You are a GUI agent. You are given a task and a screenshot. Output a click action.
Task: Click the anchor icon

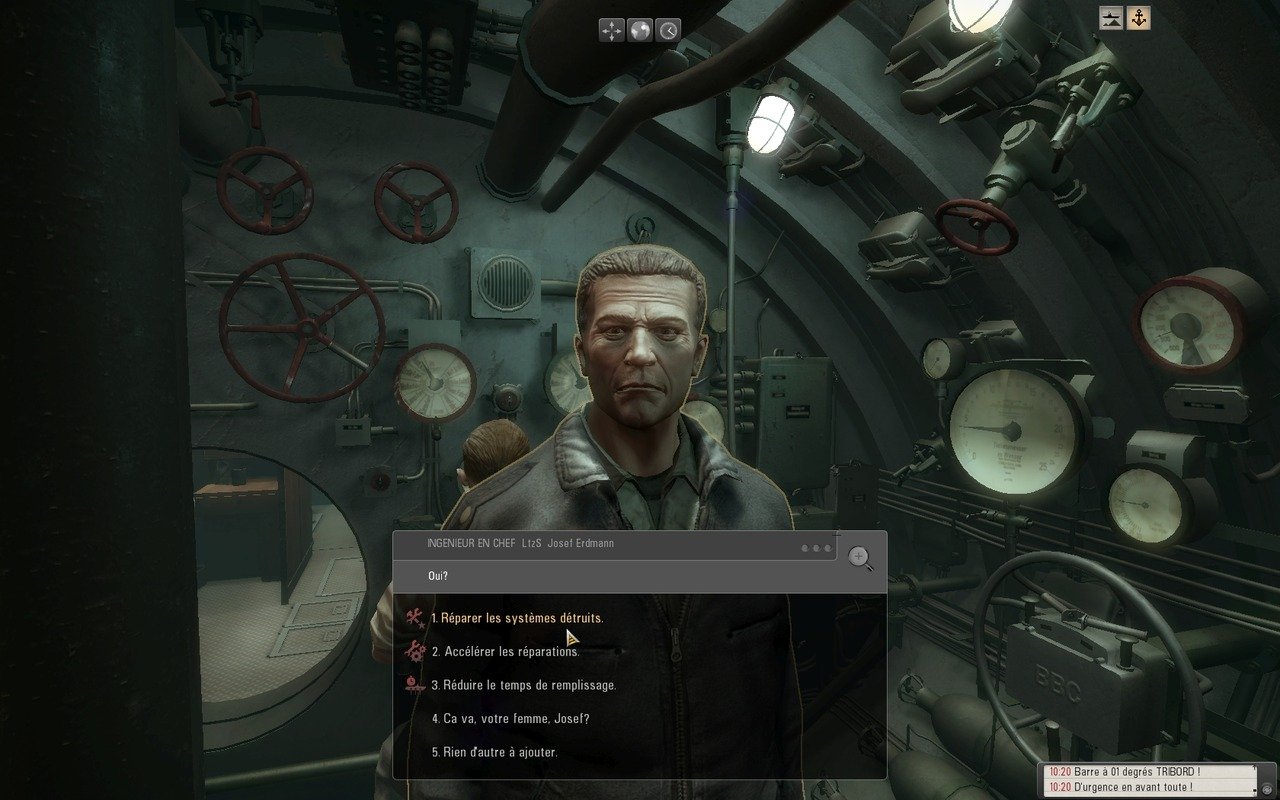[x=1138, y=18]
